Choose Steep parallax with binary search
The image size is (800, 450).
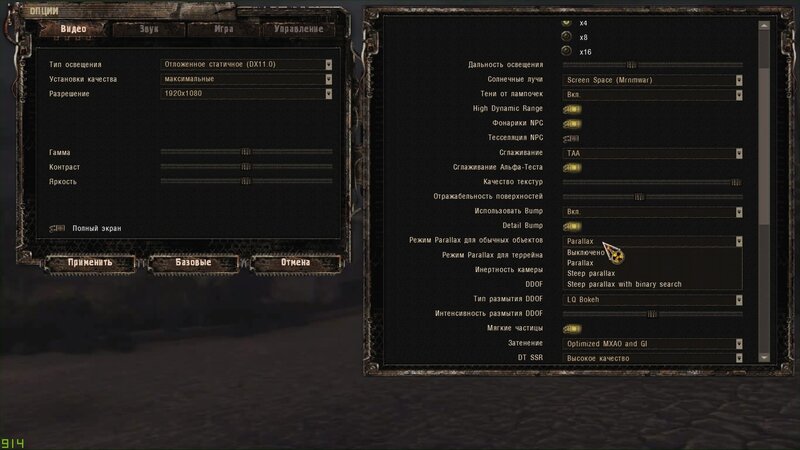coord(624,284)
